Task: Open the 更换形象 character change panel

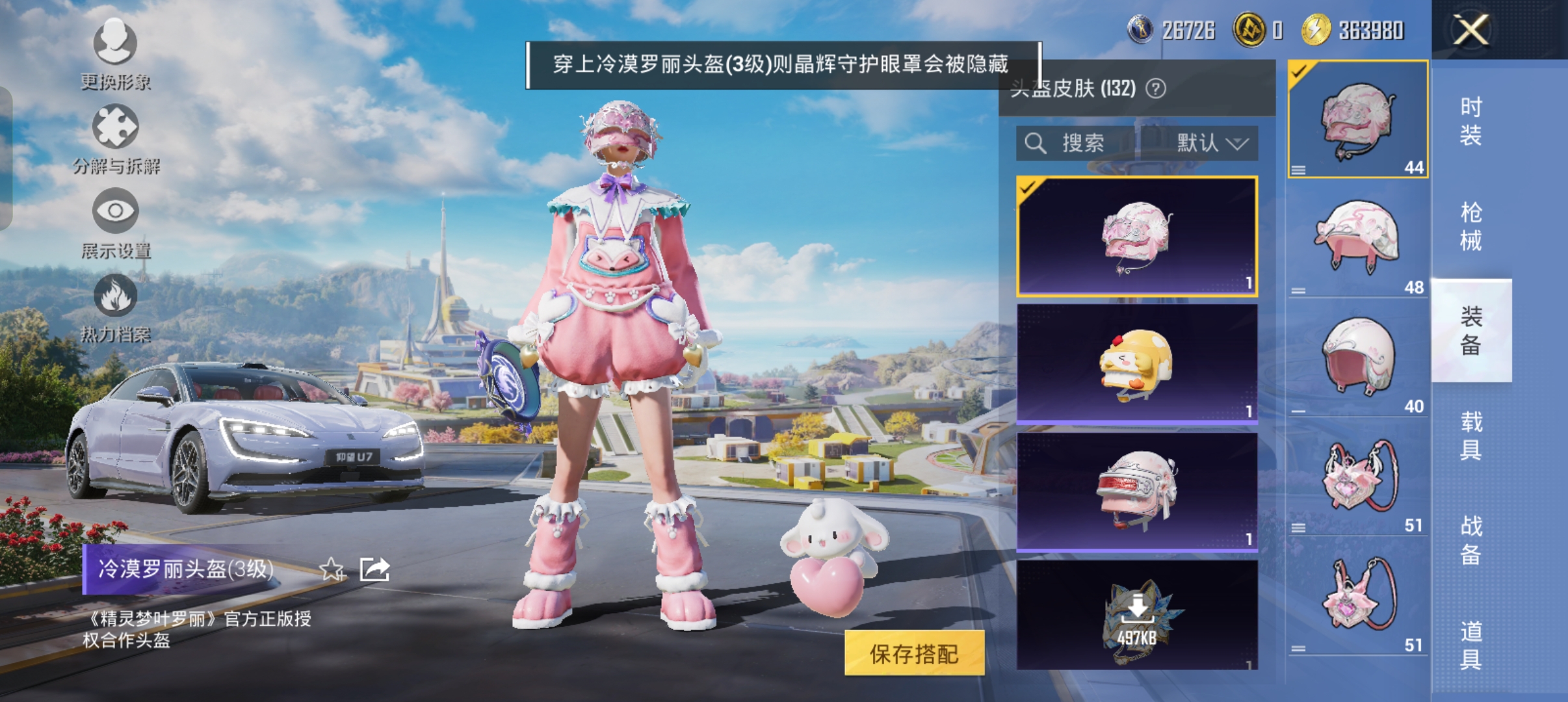Action: [x=114, y=55]
